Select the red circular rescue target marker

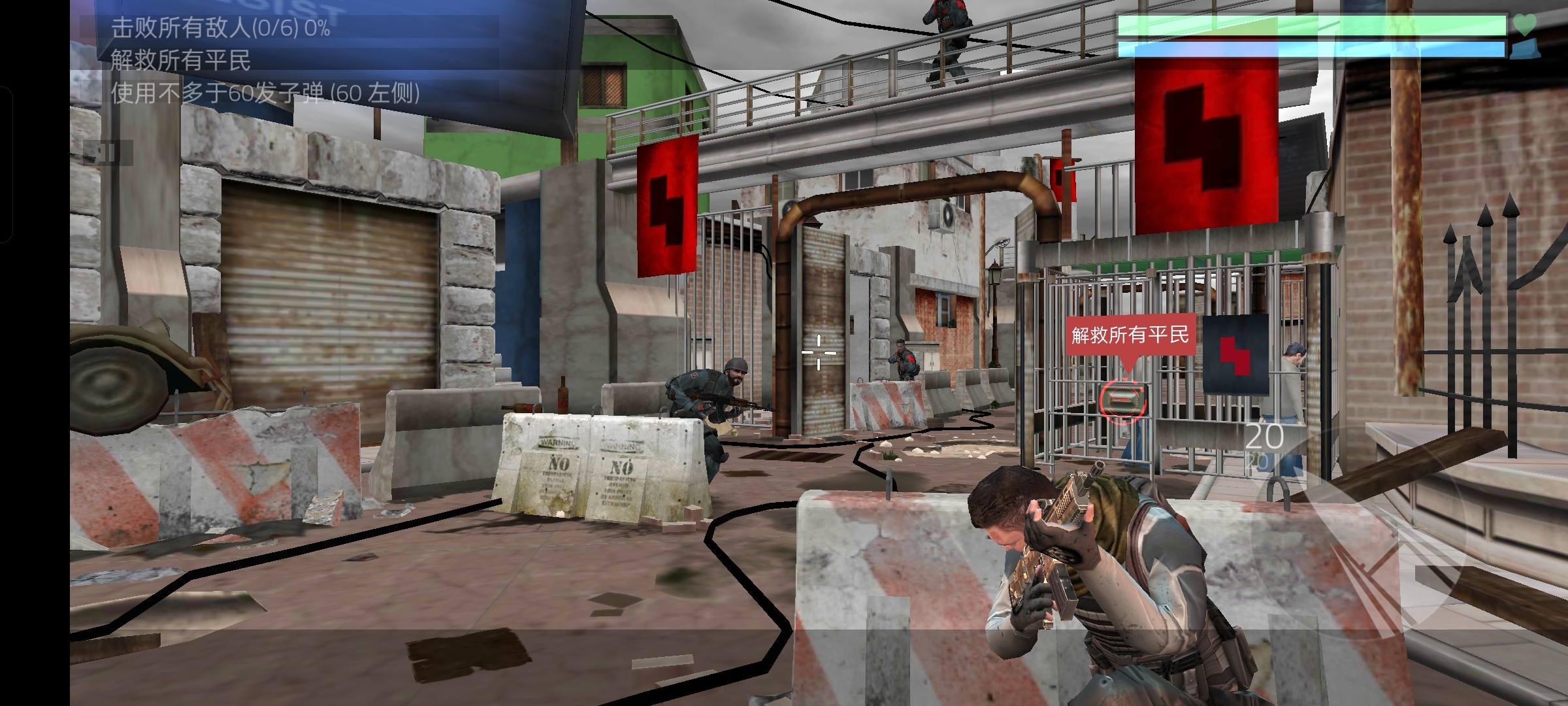[1122, 399]
